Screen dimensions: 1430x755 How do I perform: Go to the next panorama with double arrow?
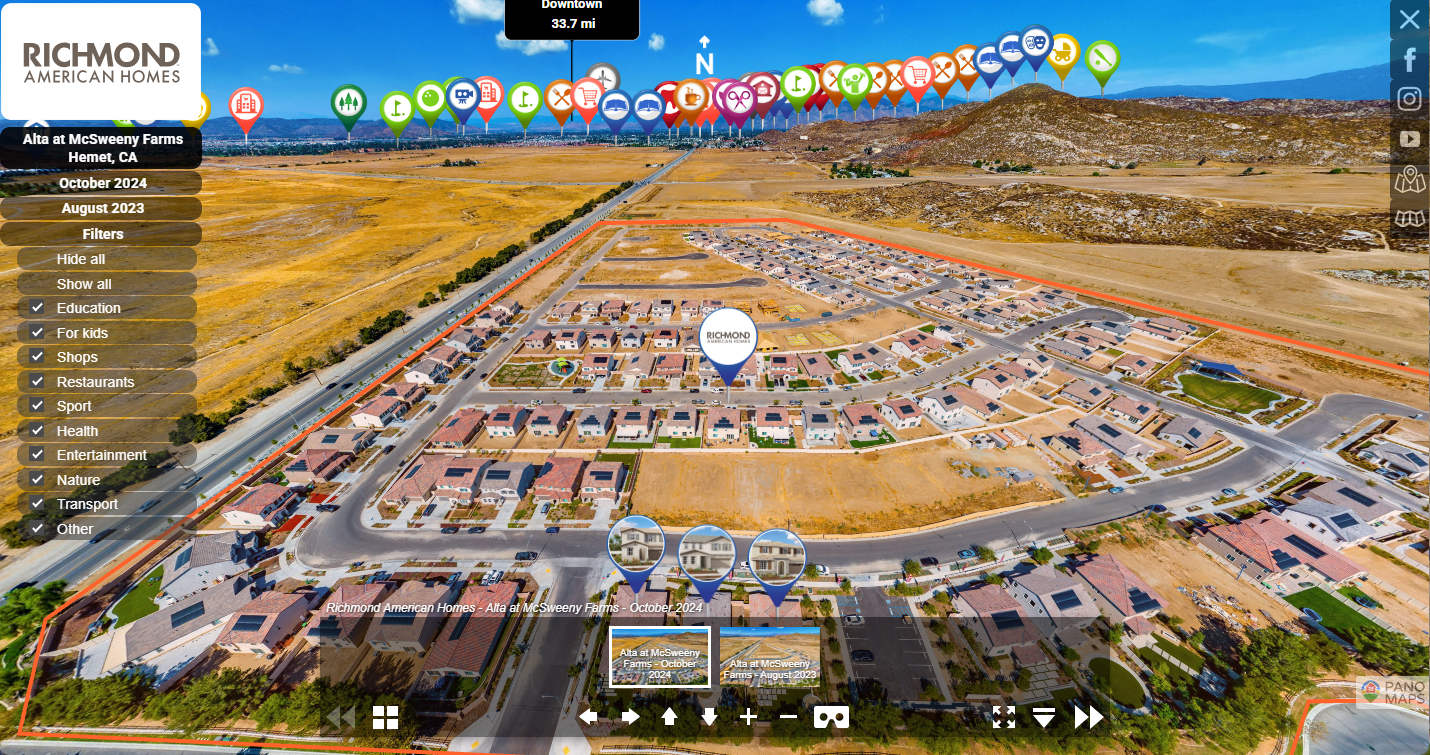pyautogui.click(x=1089, y=716)
